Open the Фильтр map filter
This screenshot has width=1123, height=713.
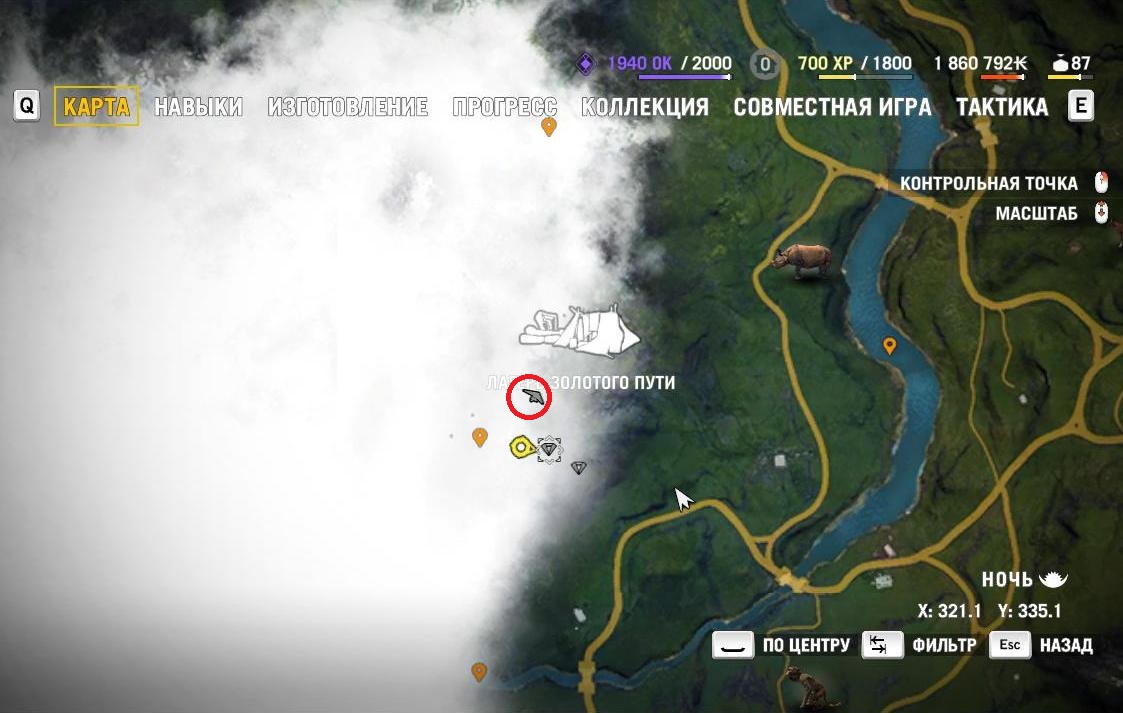tap(883, 645)
